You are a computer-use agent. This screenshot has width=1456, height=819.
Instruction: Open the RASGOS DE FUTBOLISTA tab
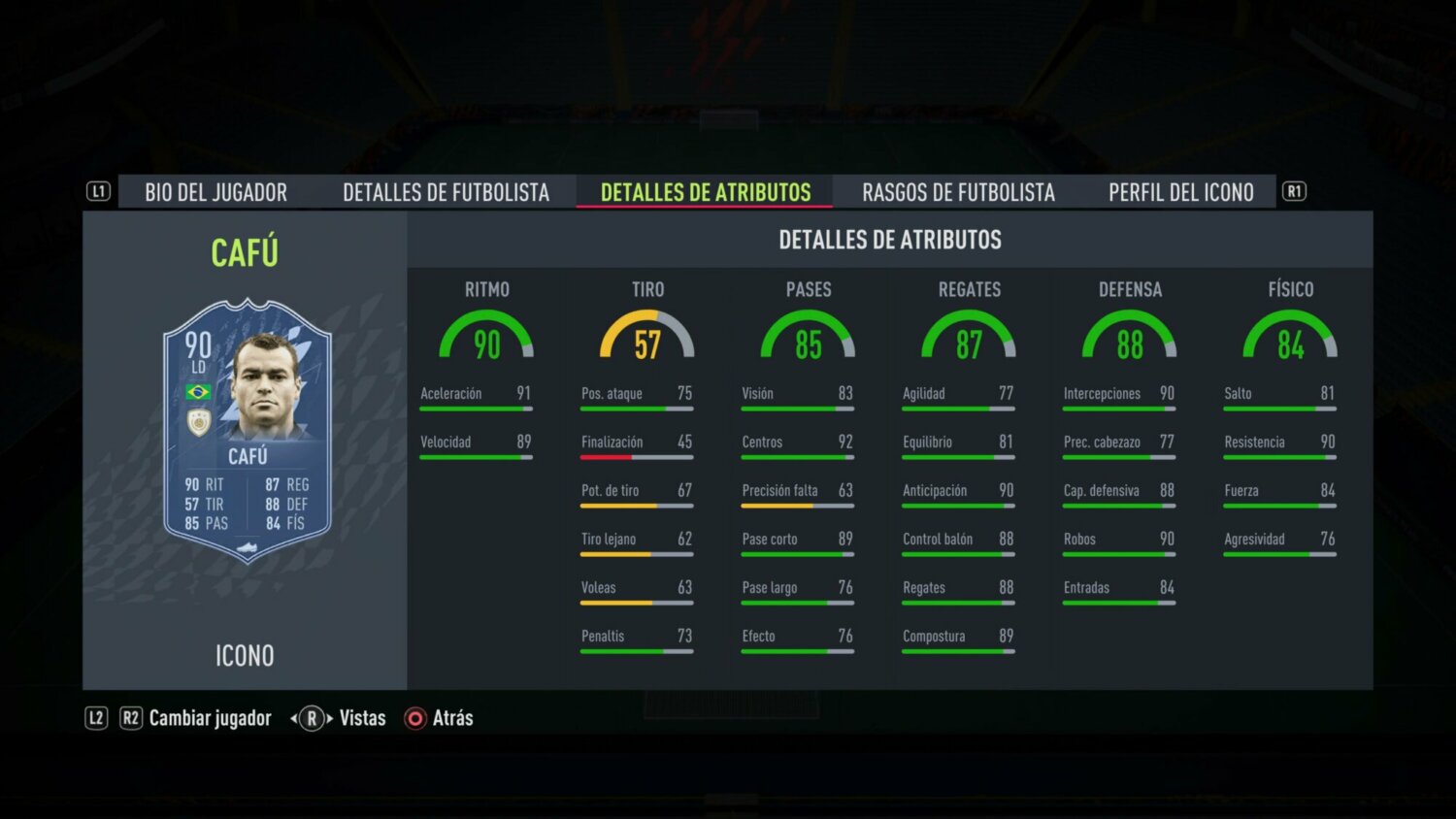(x=957, y=191)
